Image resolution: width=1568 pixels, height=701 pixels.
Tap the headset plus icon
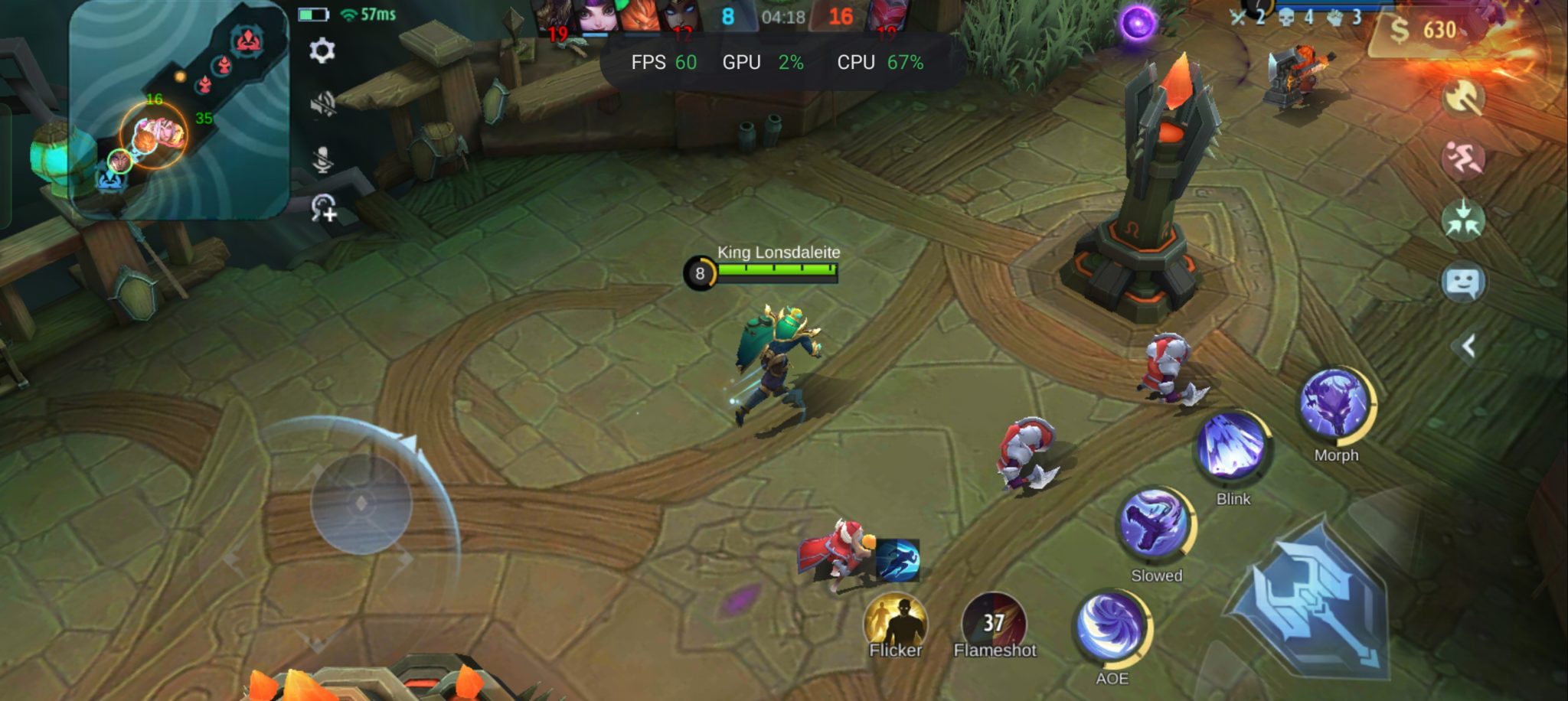pyautogui.click(x=324, y=207)
